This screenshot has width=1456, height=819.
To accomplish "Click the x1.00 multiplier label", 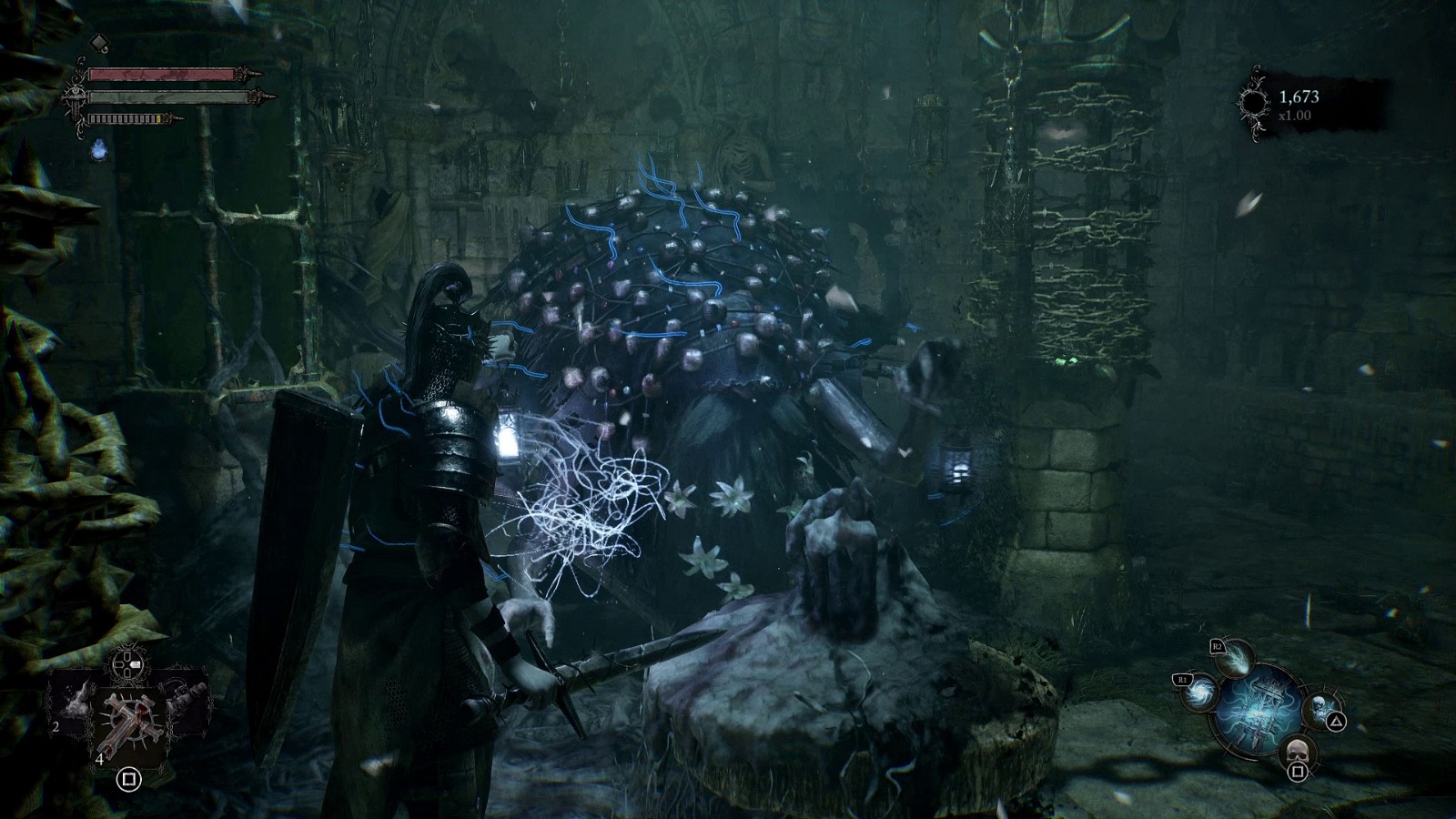I will click(1295, 115).
